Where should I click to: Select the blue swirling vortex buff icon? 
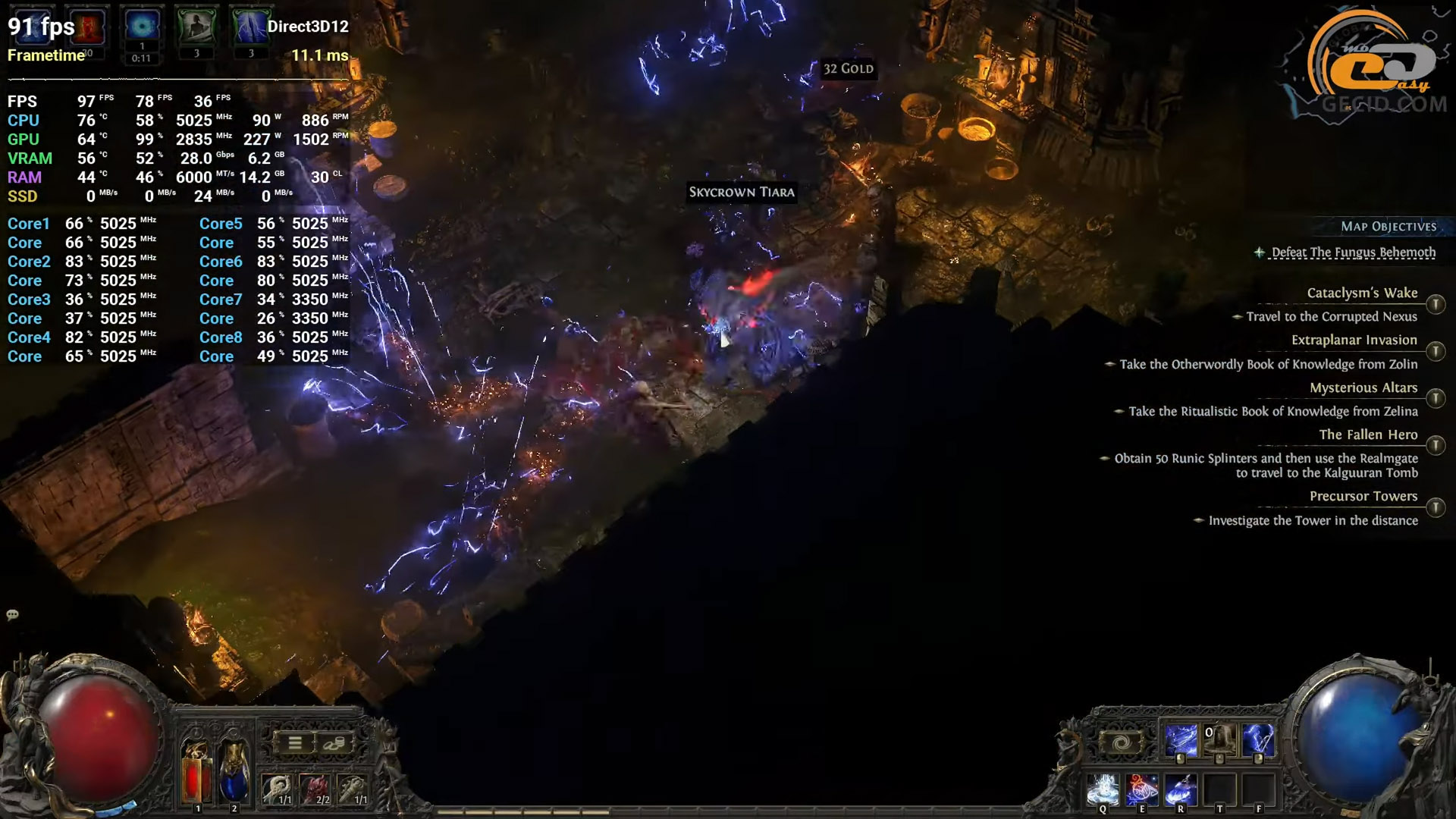(x=141, y=27)
